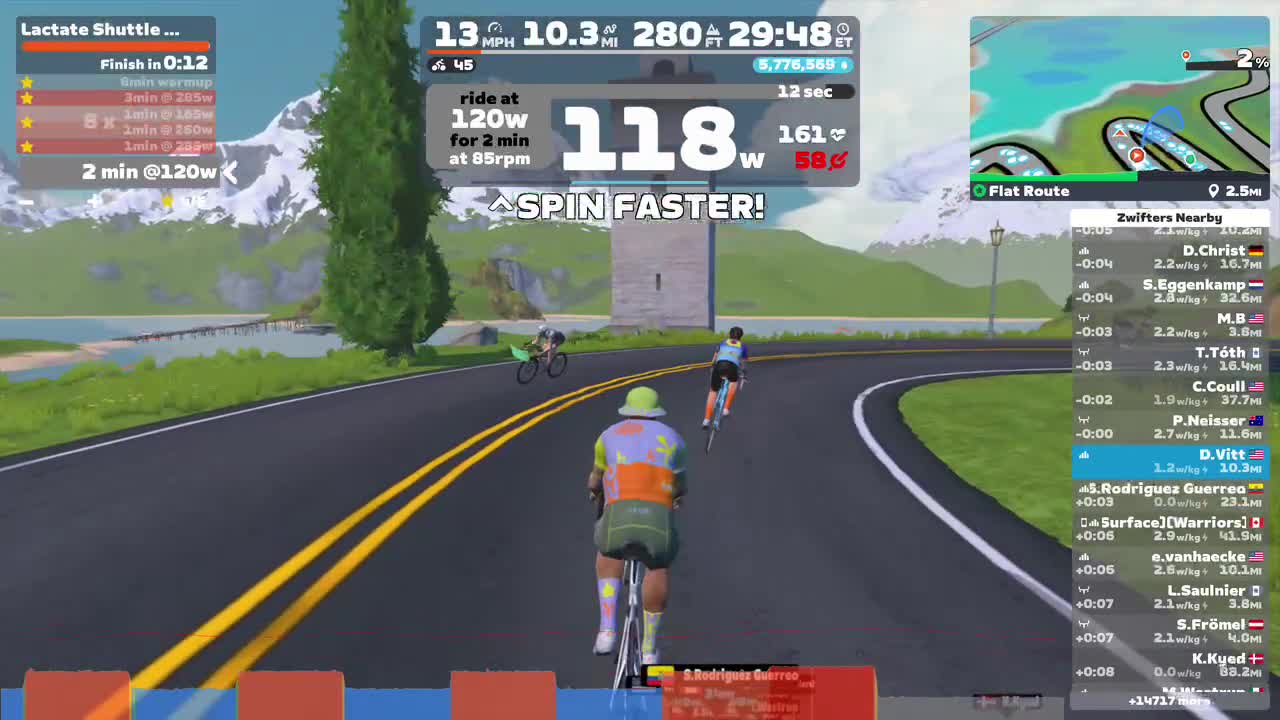Click the green badge icon beside Flat Route
This screenshot has width=1280, height=720.
coord(979,190)
